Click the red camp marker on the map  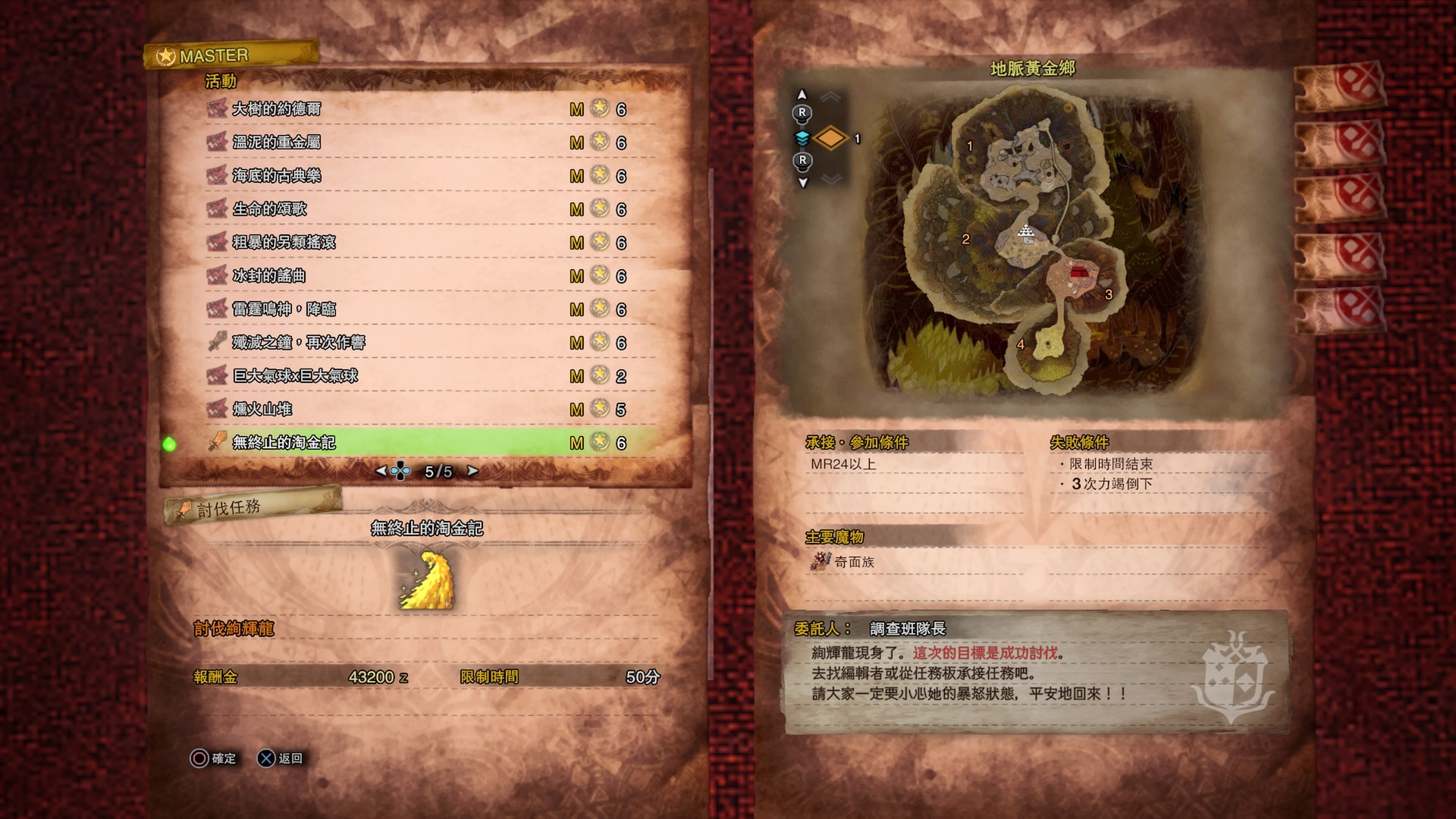[1078, 271]
